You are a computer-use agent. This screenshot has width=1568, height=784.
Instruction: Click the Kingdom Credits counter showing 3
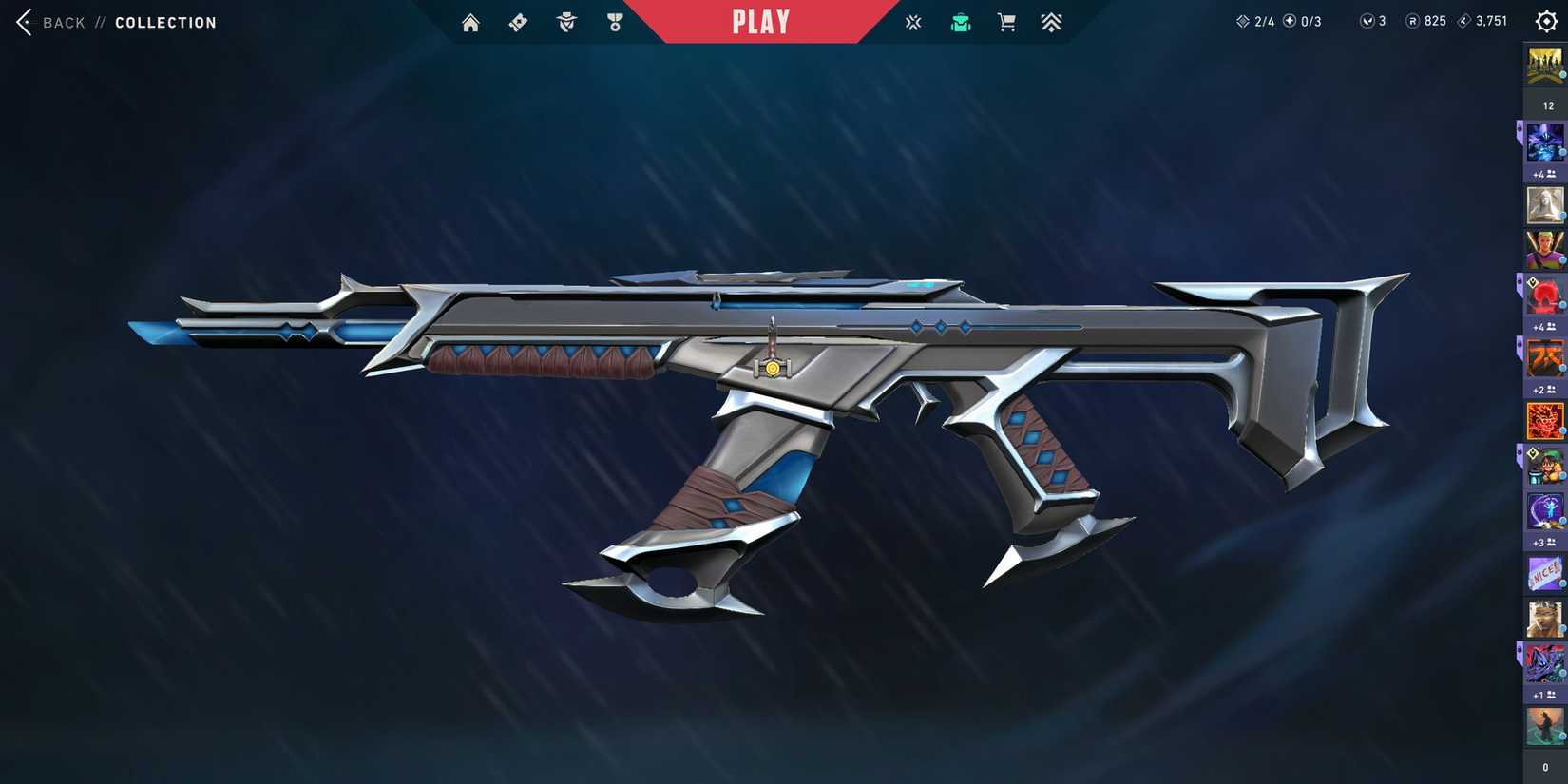(1371, 20)
